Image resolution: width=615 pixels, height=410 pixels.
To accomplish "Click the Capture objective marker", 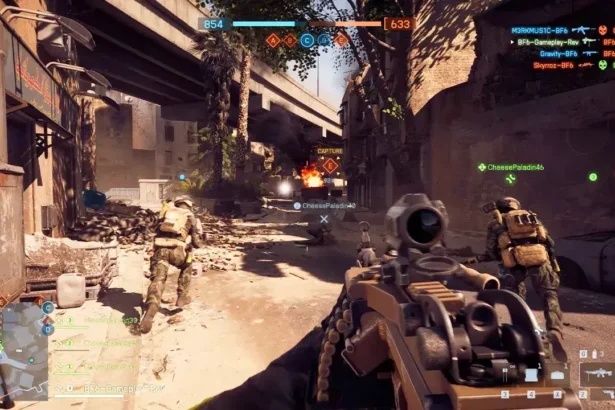I will click(x=330, y=165).
